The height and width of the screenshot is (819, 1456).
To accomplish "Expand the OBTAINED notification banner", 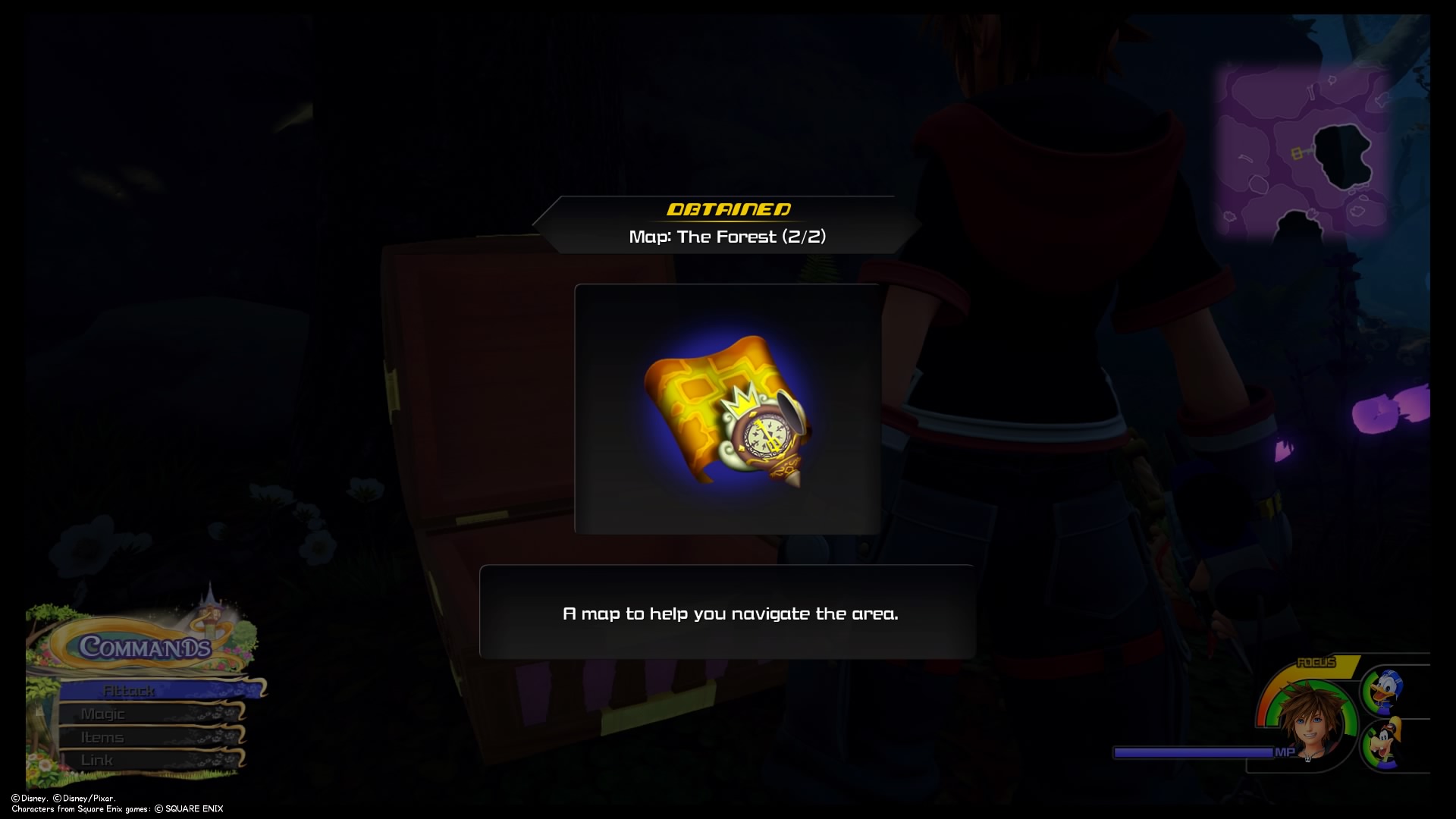I will (x=728, y=210).
